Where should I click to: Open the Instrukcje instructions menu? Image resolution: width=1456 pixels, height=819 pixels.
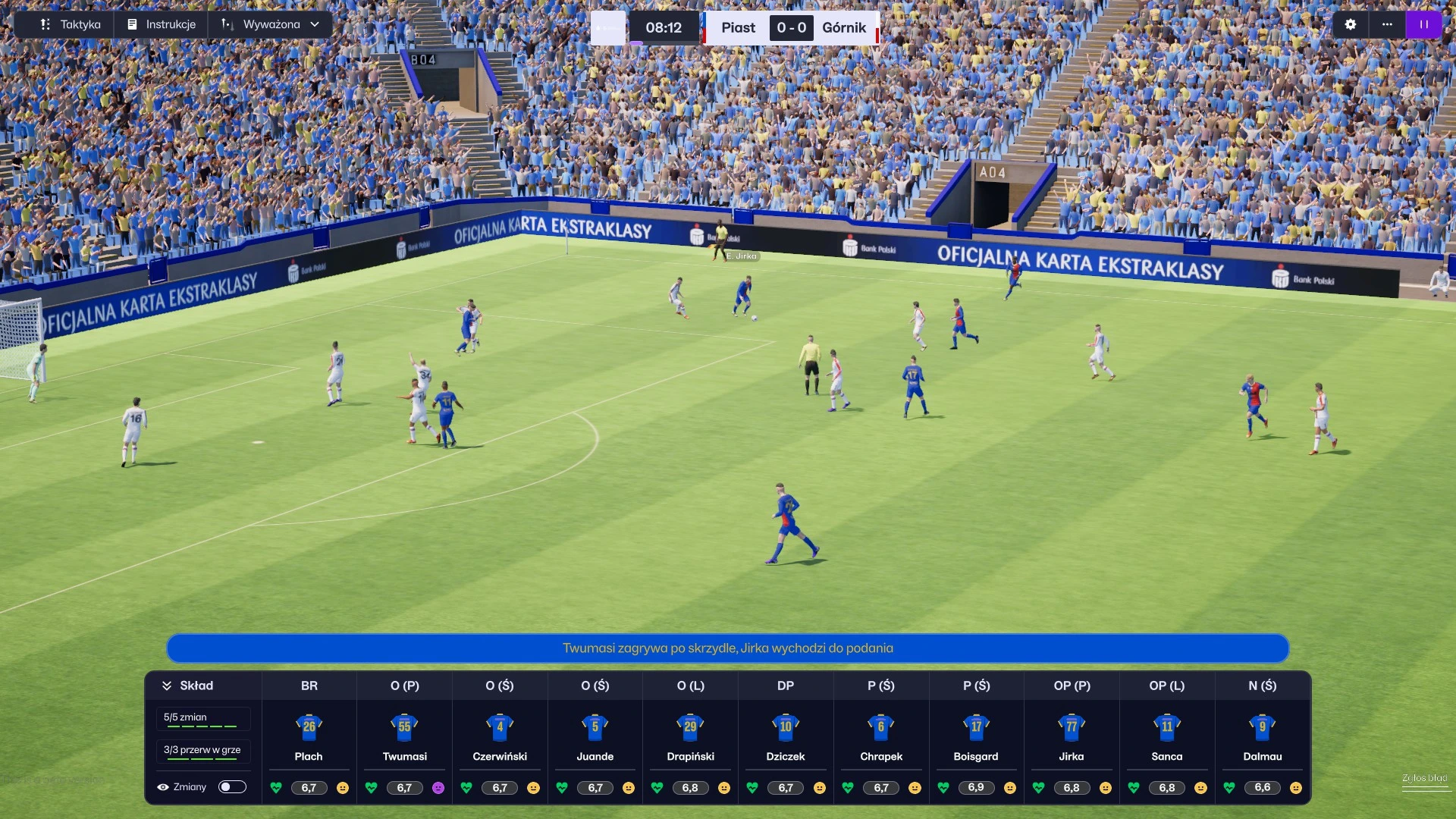click(x=162, y=24)
